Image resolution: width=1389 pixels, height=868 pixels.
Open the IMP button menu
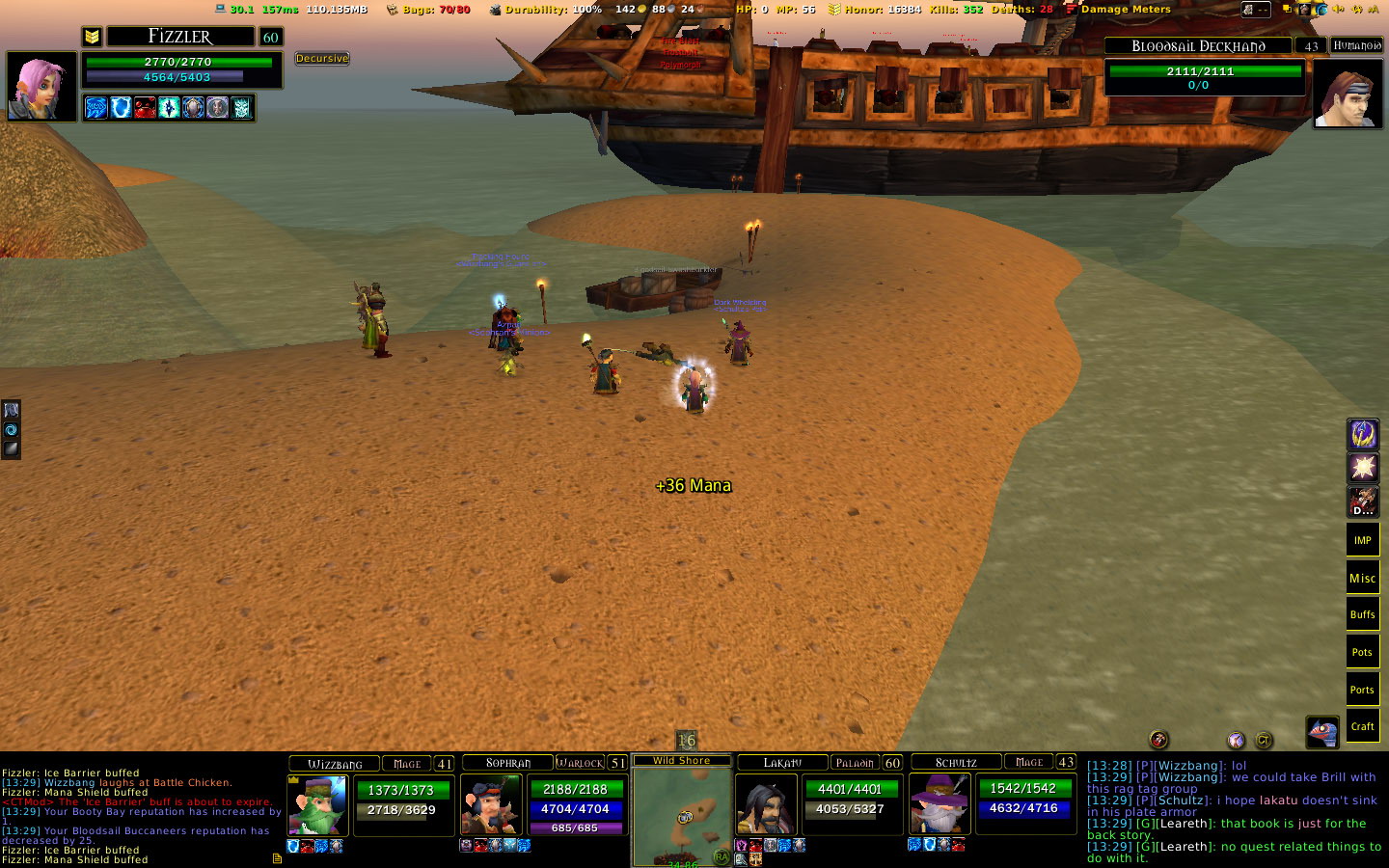coord(1362,540)
